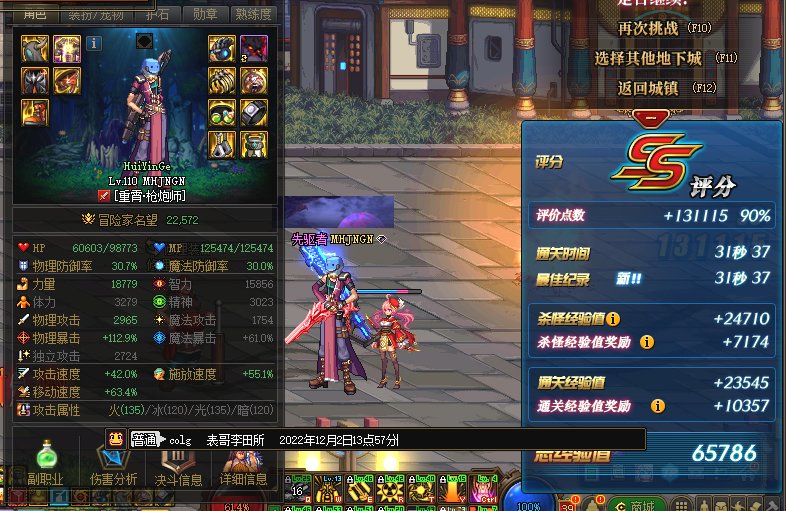786x511 pixels.
Task: Click the info icon next to 通关经验值奖励
Action: 658,406
